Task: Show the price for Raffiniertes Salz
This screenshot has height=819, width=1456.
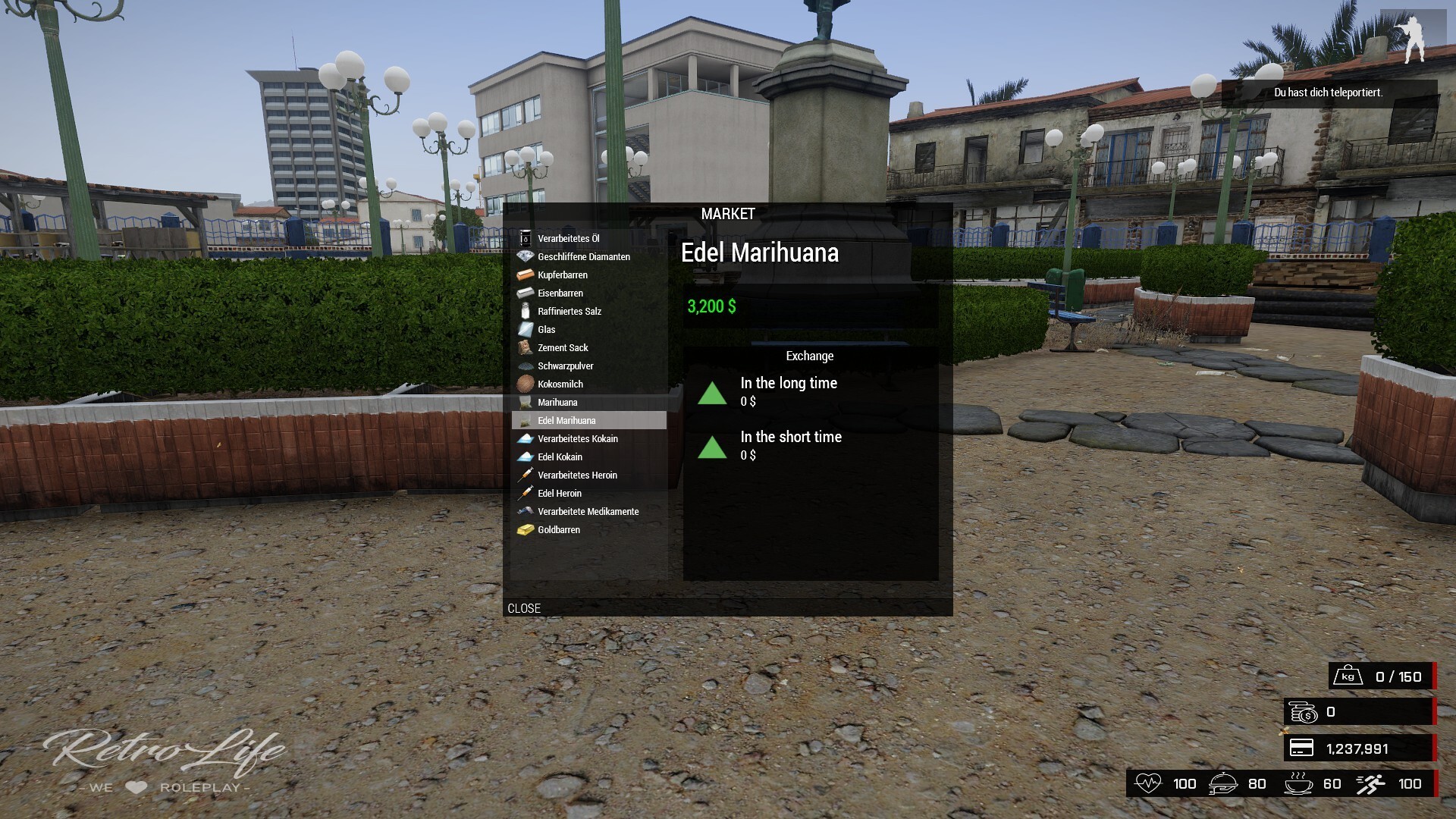Action: coord(570,311)
